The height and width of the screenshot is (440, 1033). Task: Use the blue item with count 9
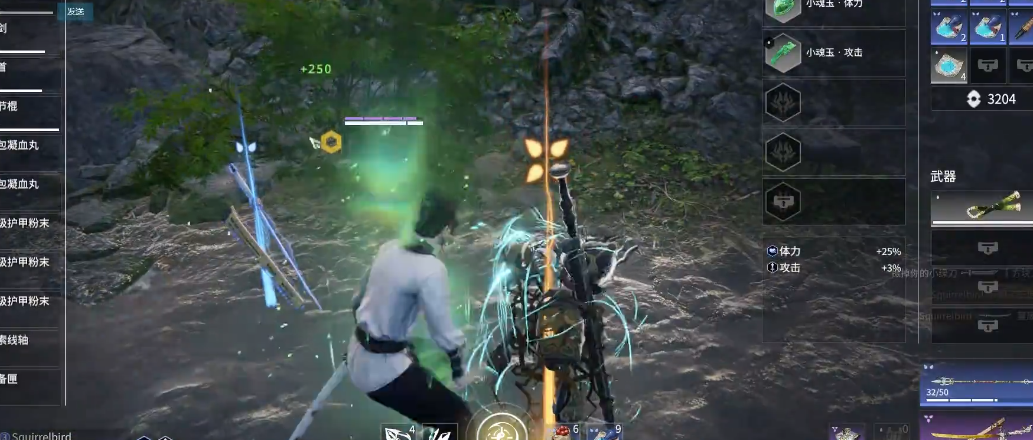click(x=605, y=432)
